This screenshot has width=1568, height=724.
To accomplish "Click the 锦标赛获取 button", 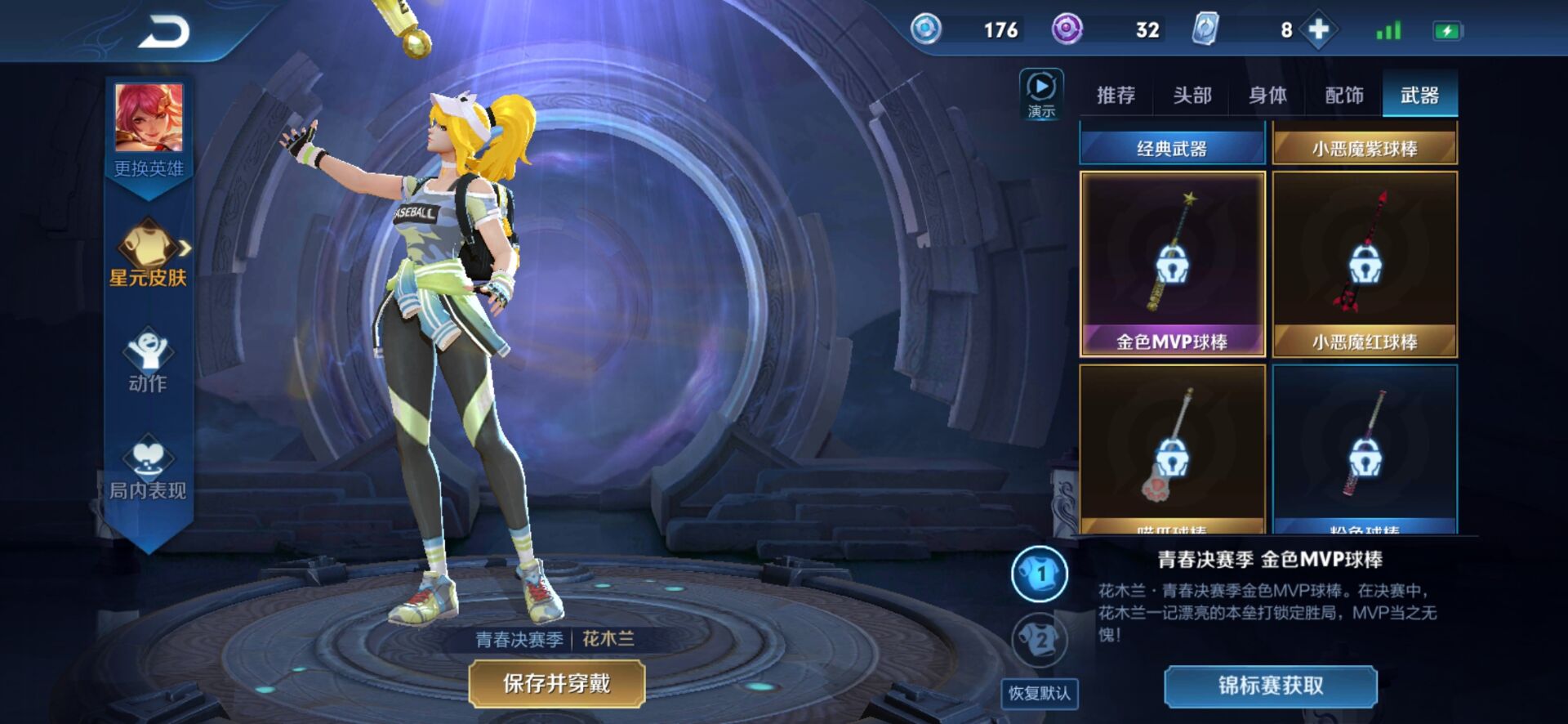I will coord(1271,685).
